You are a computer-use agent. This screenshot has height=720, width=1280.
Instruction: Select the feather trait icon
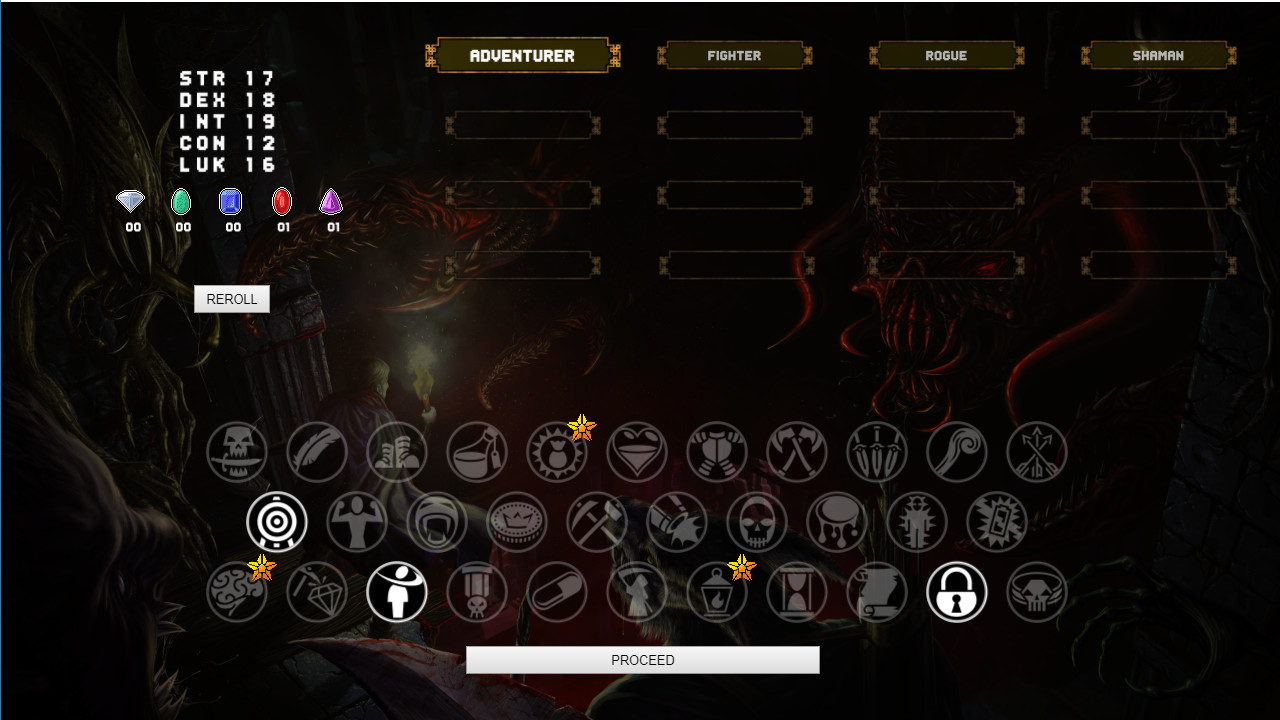(317, 451)
